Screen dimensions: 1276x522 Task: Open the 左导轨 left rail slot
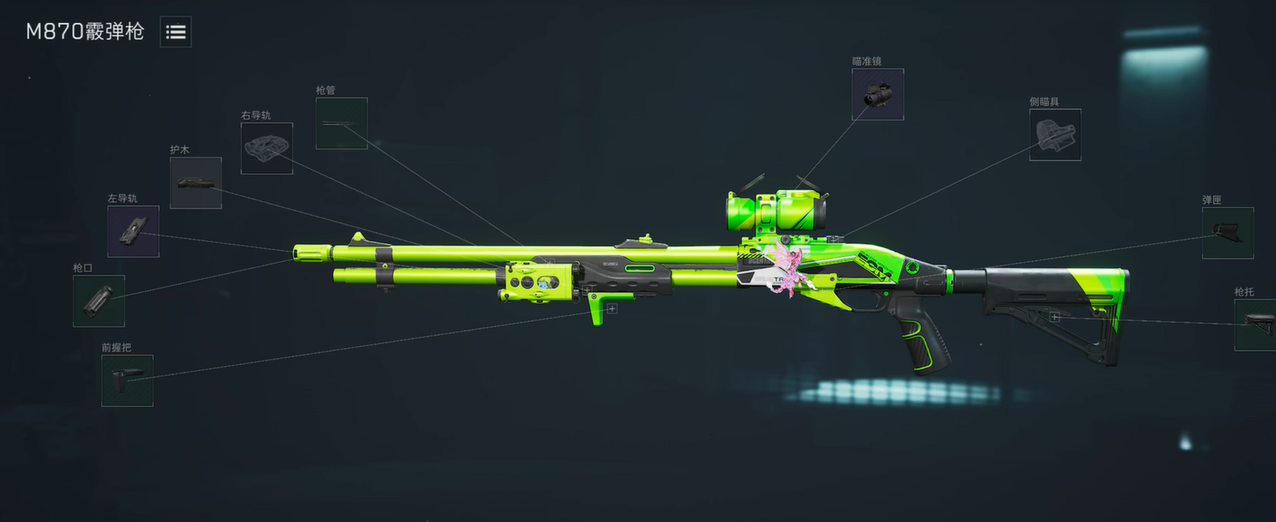(133, 231)
